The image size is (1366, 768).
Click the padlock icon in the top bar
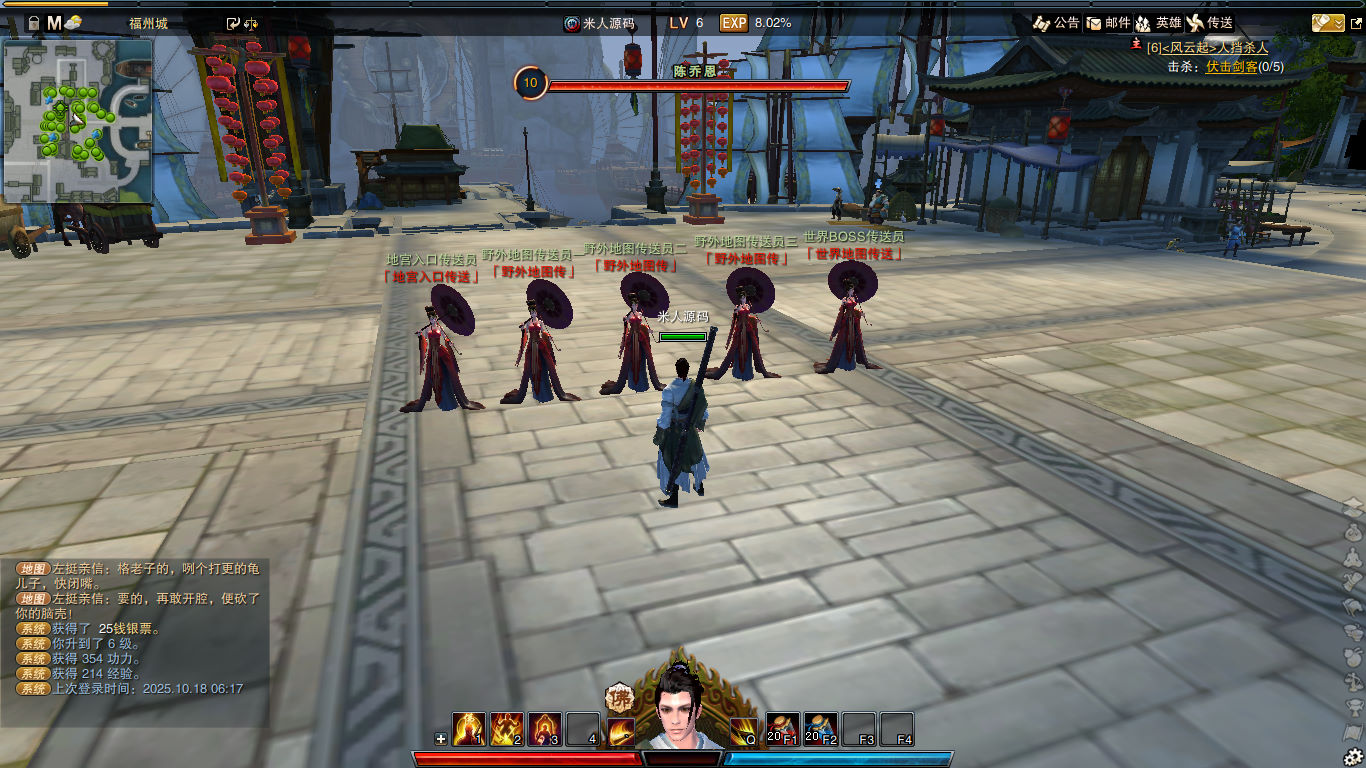tap(33, 22)
